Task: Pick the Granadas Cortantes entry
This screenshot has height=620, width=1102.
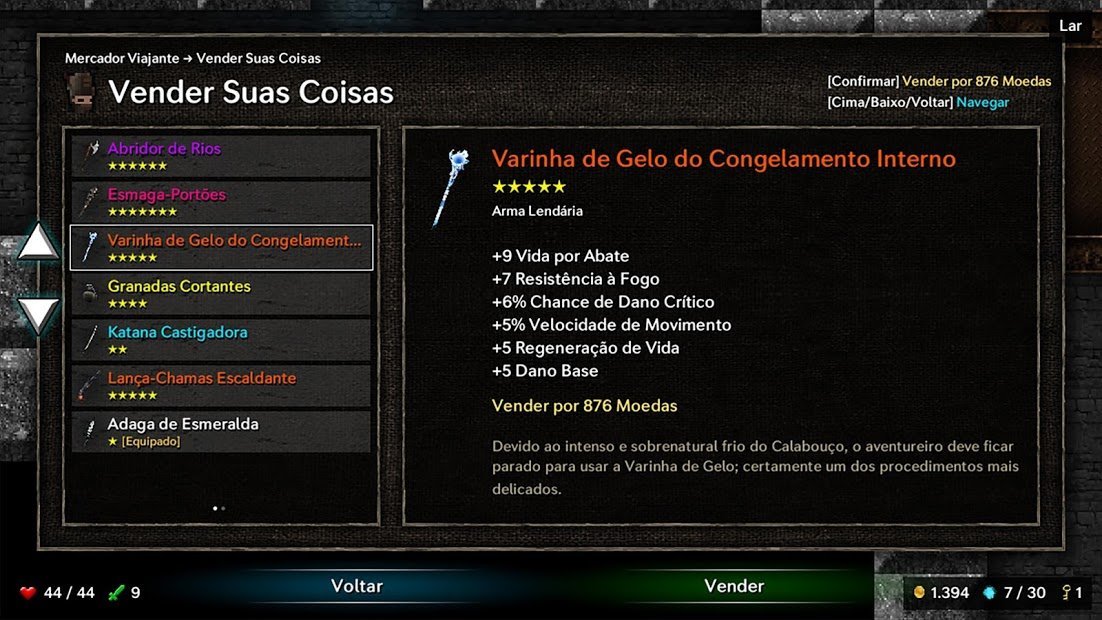Action: pyautogui.click(x=221, y=294)
